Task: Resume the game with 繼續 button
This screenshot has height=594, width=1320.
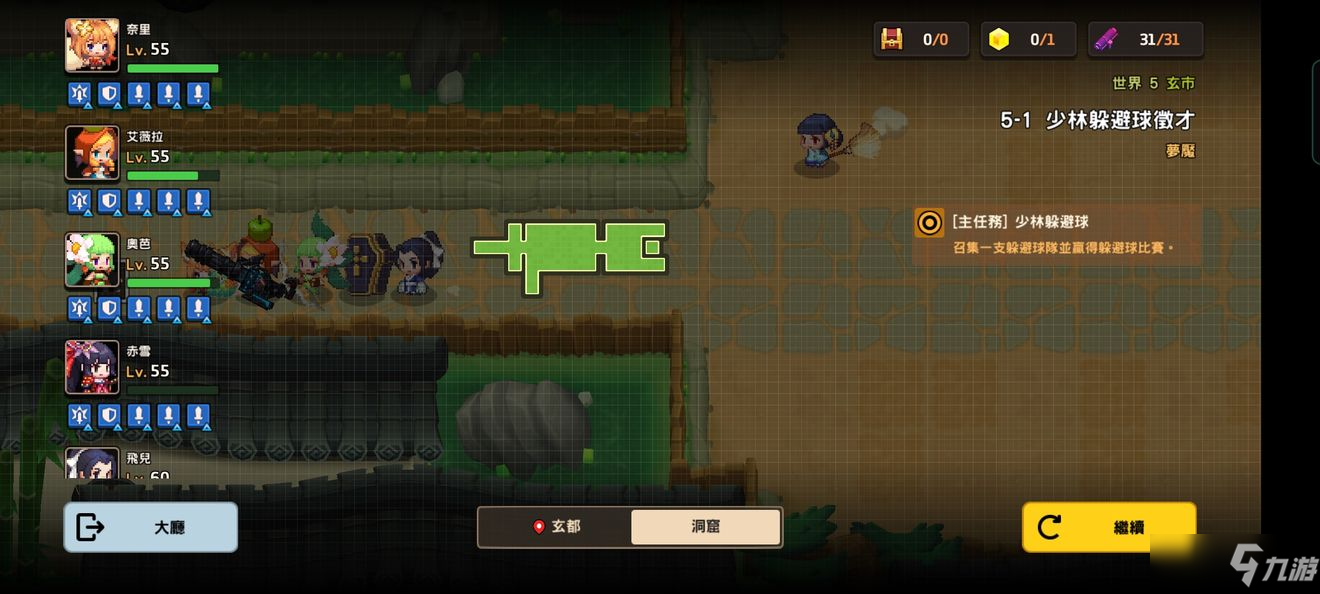Action: (x=1109, y=527)
